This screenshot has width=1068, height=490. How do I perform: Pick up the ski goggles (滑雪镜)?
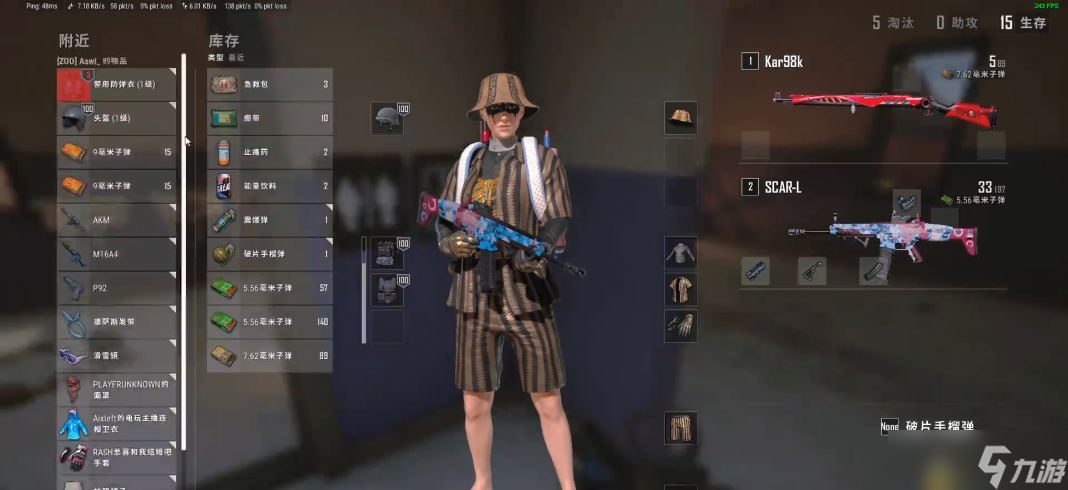click(x=116, y=356)
